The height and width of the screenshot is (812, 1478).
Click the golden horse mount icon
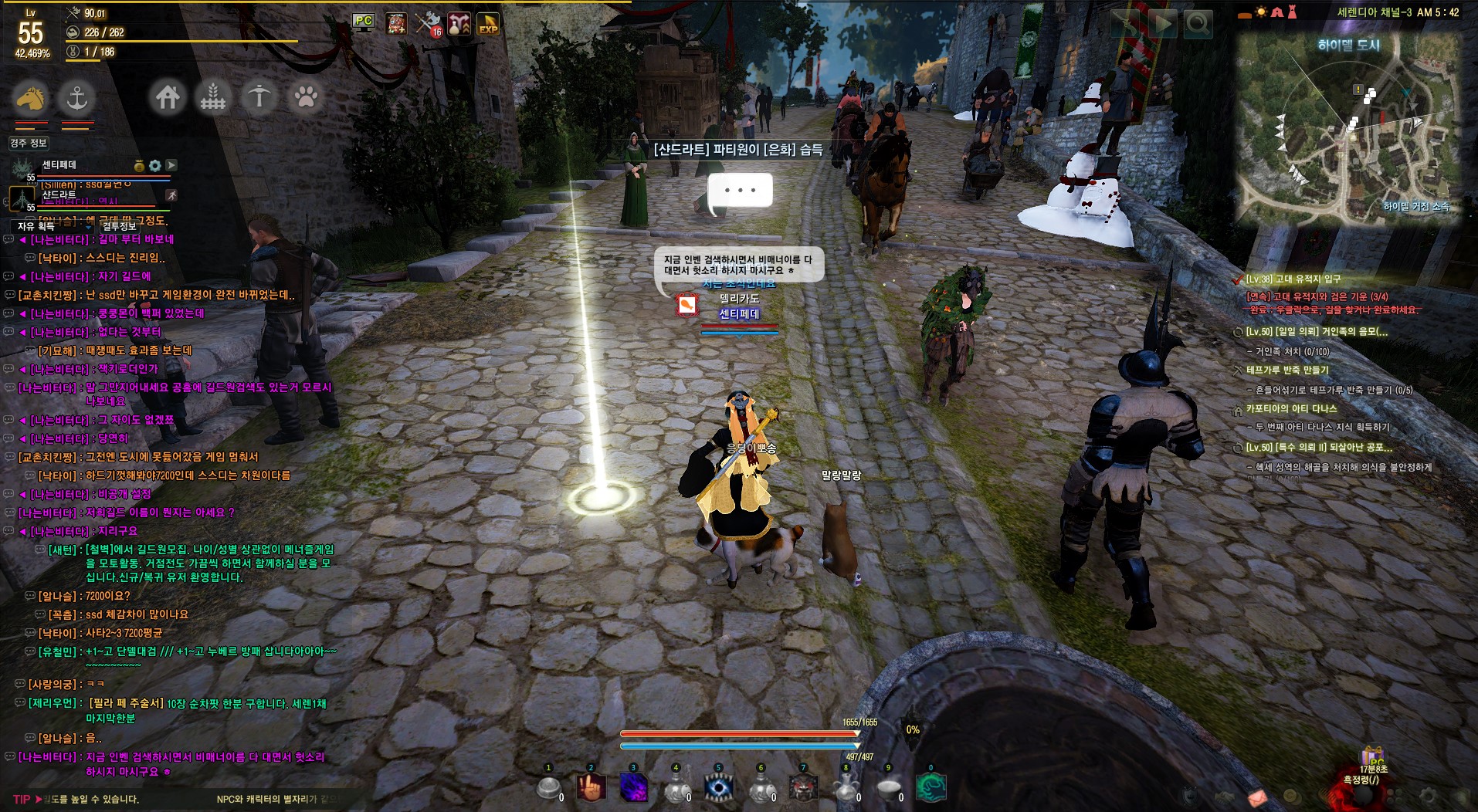click(30, 98)
